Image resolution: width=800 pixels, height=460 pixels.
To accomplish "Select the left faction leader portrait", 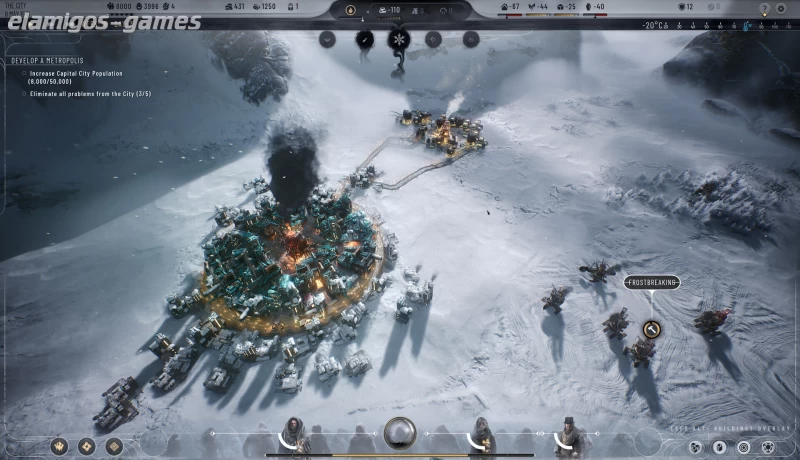I will tap(296, 435).
